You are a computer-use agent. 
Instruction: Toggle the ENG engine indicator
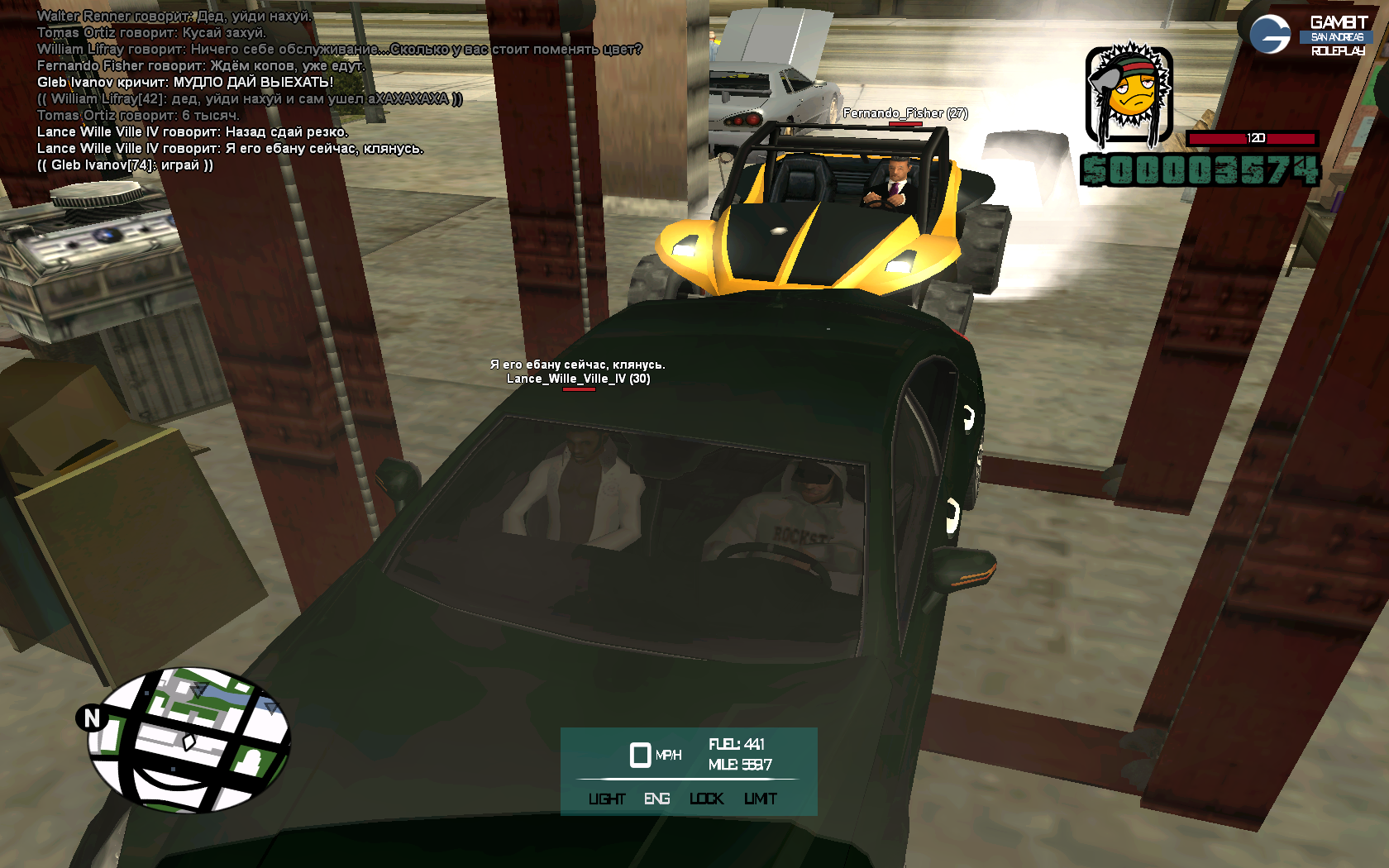pos(656,799)
